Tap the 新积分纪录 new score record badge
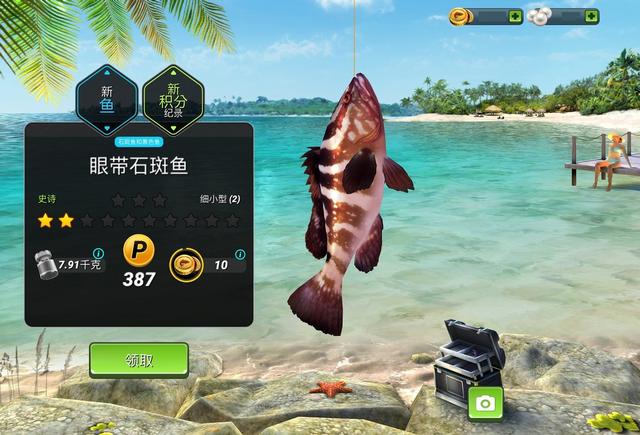Viewport: 640px width, 435px height. [172, 97]
